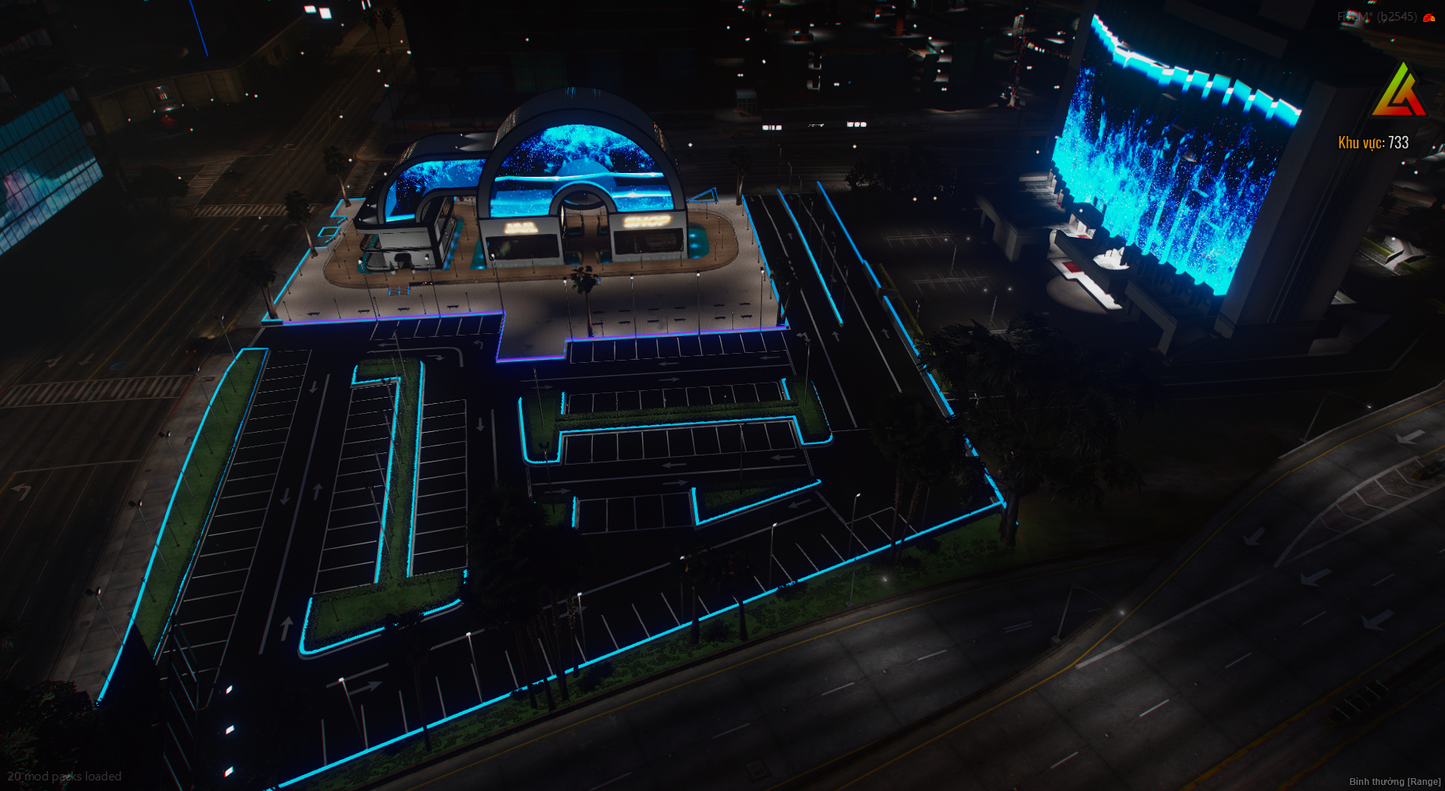Click the orange leaf icon beside FiveM
The image size is (1445, 791).
point(1429,17)
